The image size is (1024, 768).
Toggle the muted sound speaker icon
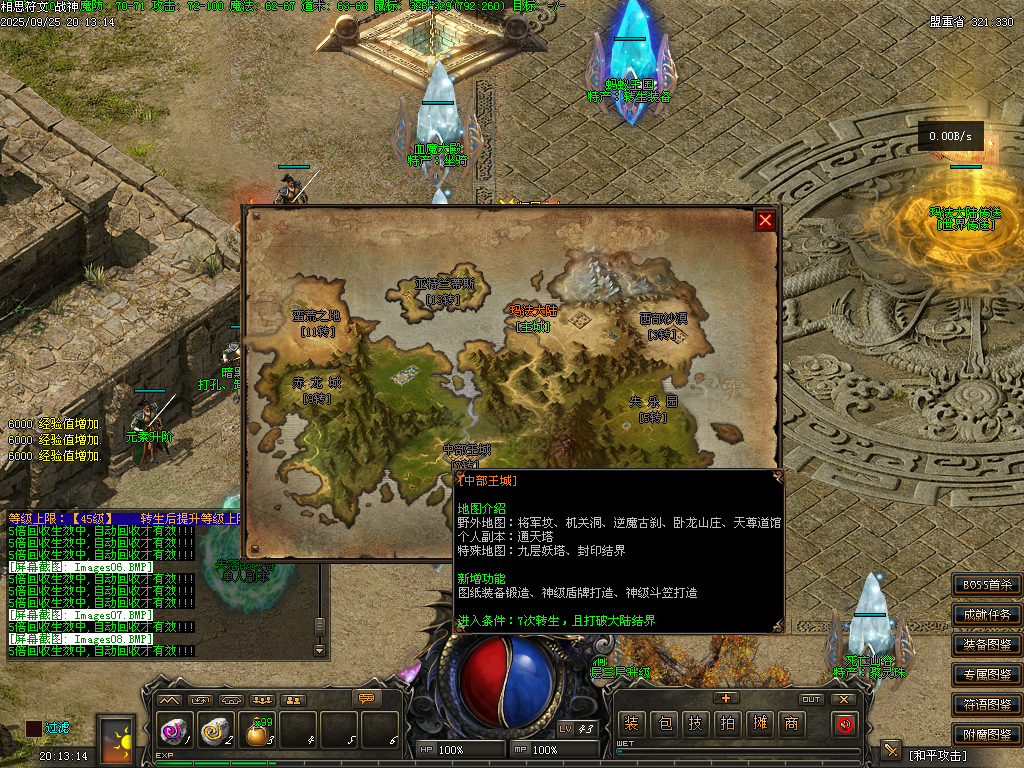click(x=845, y=724)
